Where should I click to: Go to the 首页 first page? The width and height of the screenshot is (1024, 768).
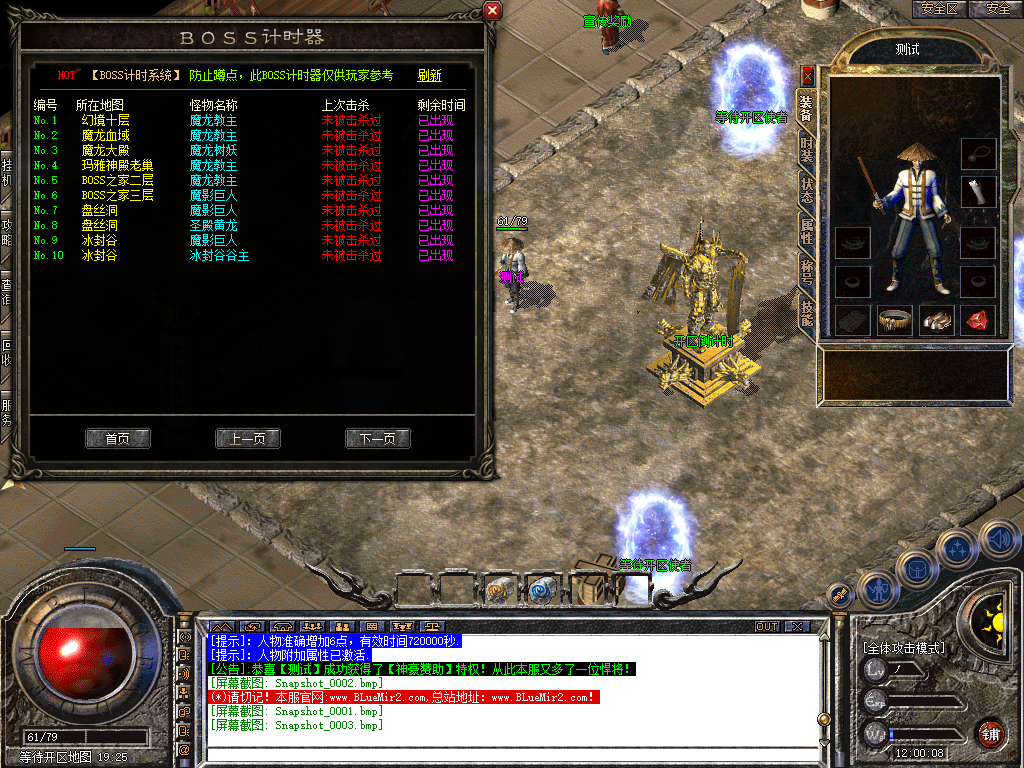tap(118, 439)
